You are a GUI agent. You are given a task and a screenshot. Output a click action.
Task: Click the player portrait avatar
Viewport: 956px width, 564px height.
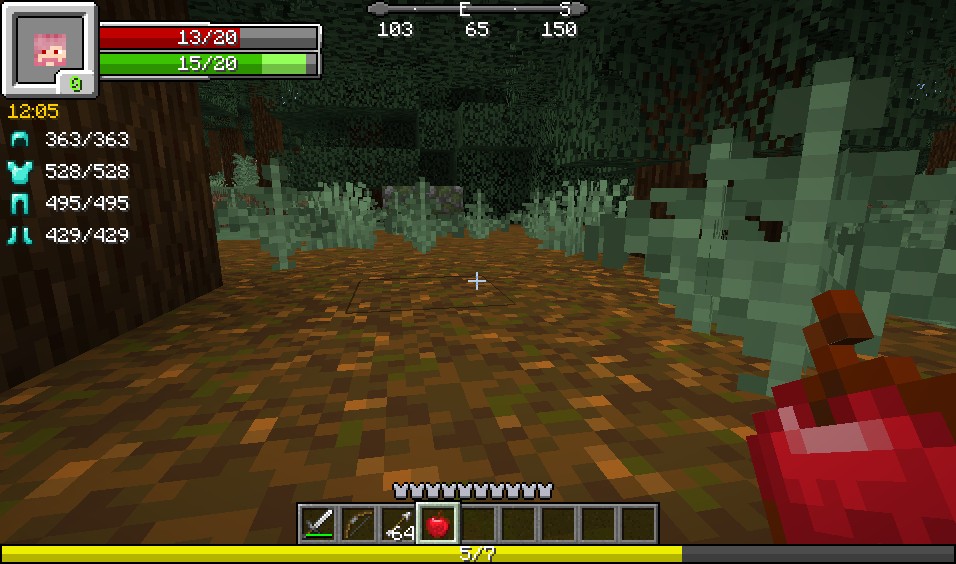(47, 47)
